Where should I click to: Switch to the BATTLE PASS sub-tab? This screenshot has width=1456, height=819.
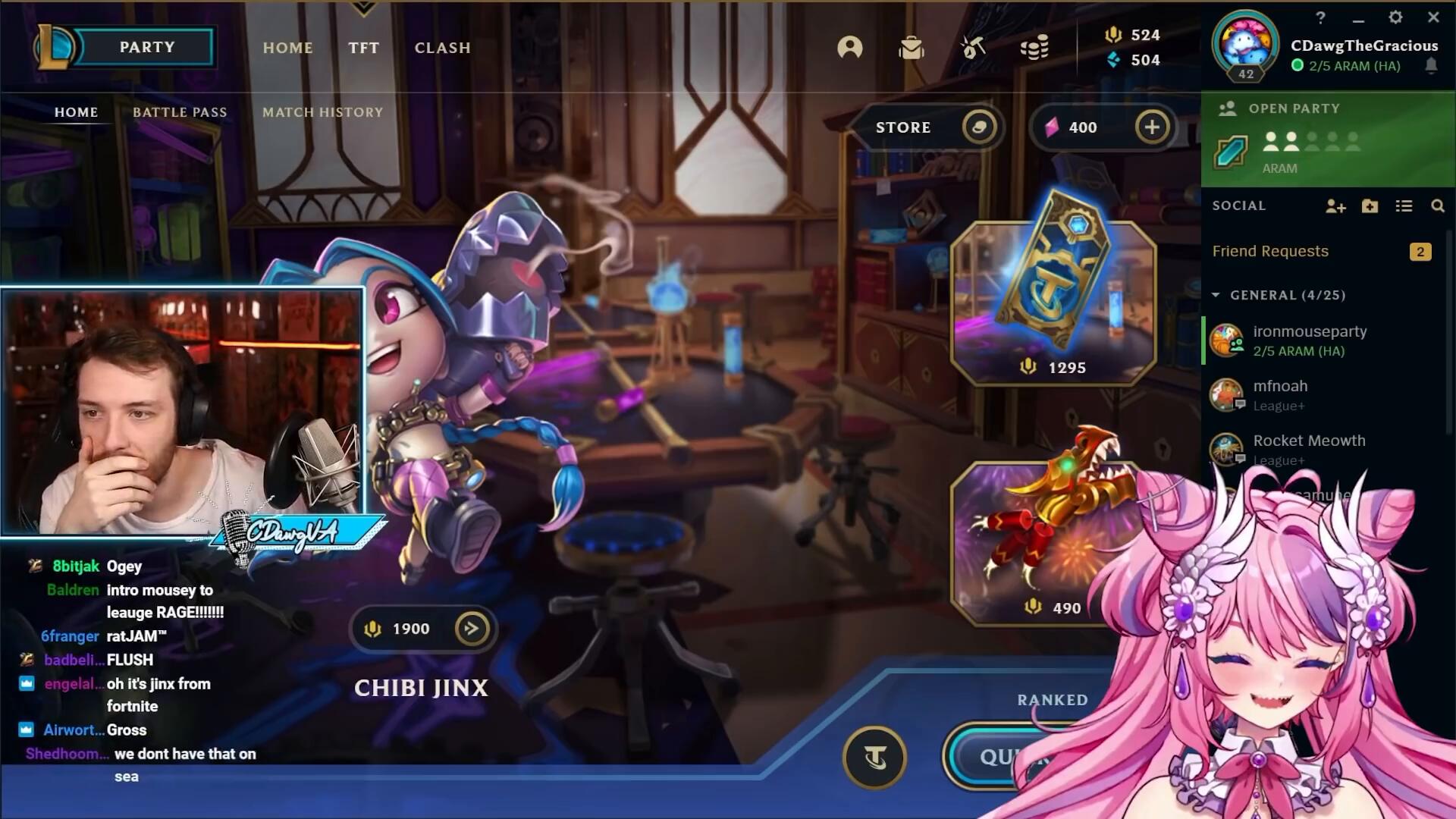(180, 112)
